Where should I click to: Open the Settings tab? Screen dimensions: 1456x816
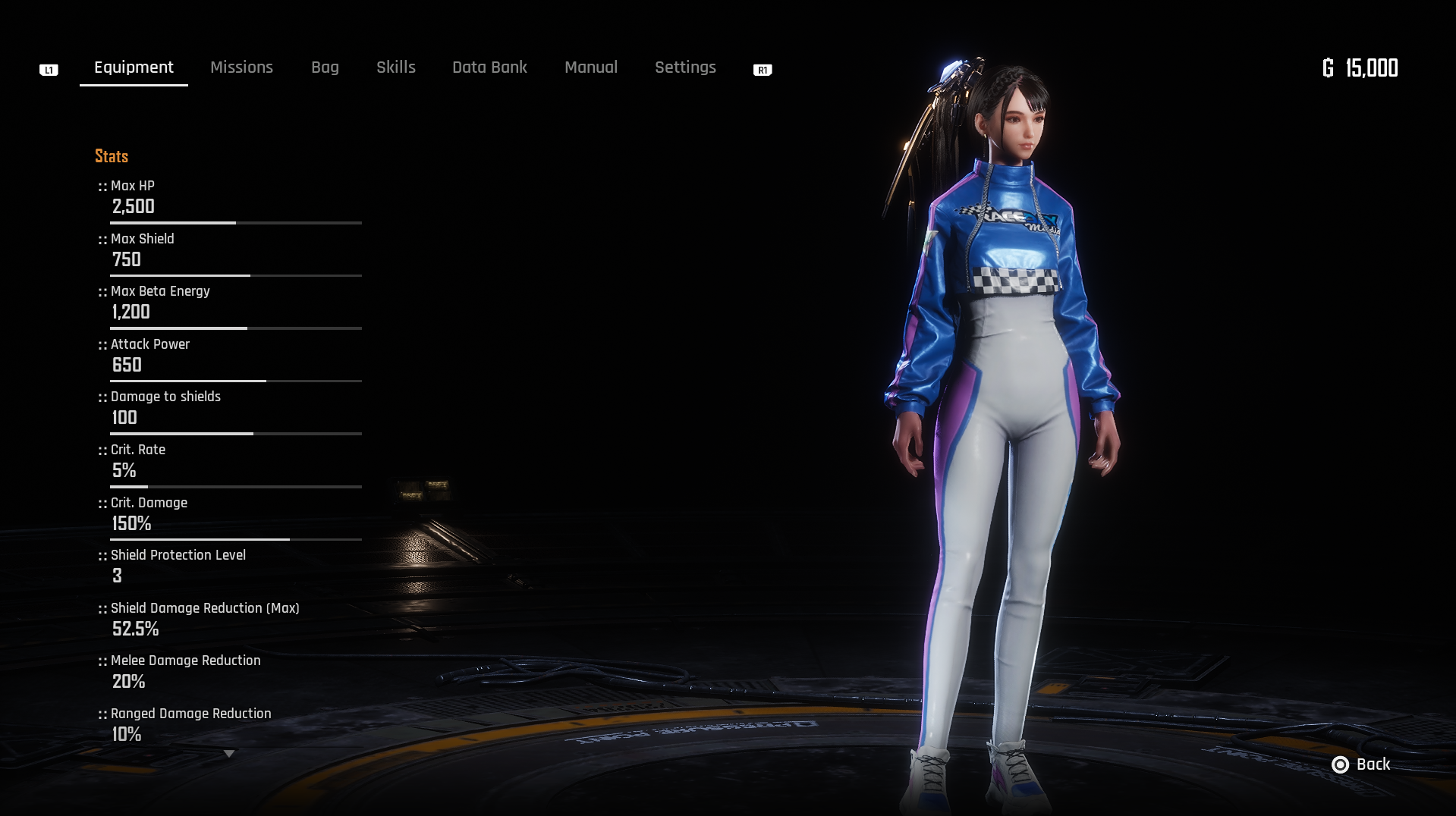coord(685,67)
